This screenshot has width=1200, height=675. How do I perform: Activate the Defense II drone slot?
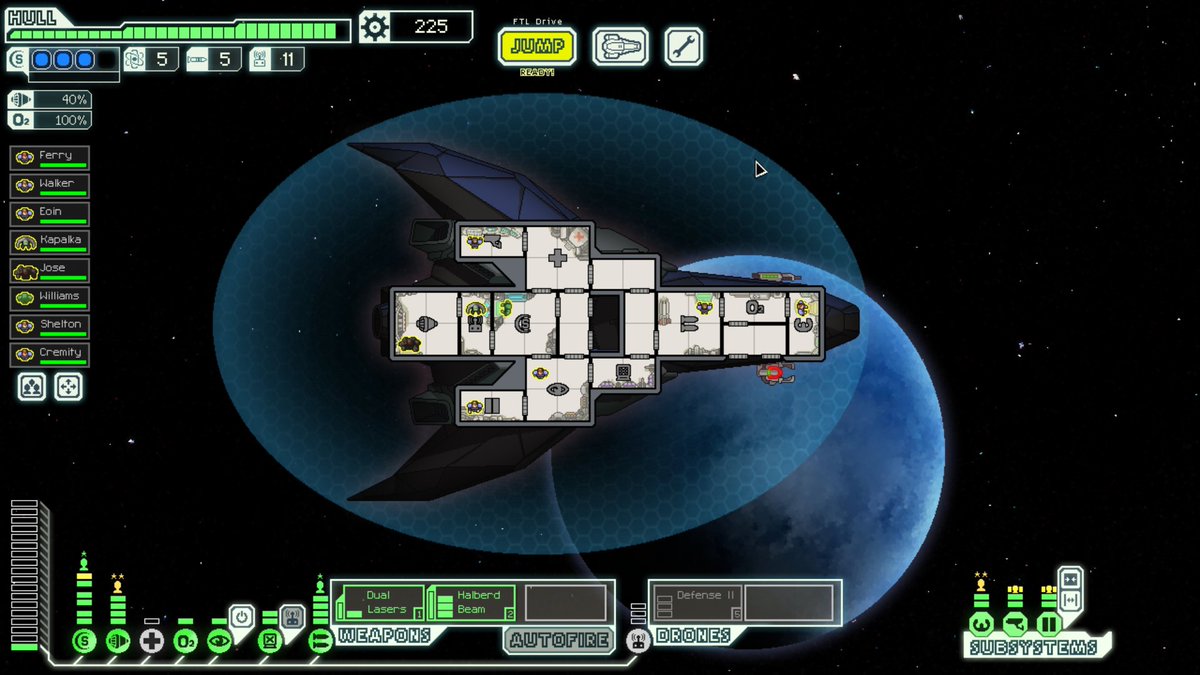pos(697,603)
